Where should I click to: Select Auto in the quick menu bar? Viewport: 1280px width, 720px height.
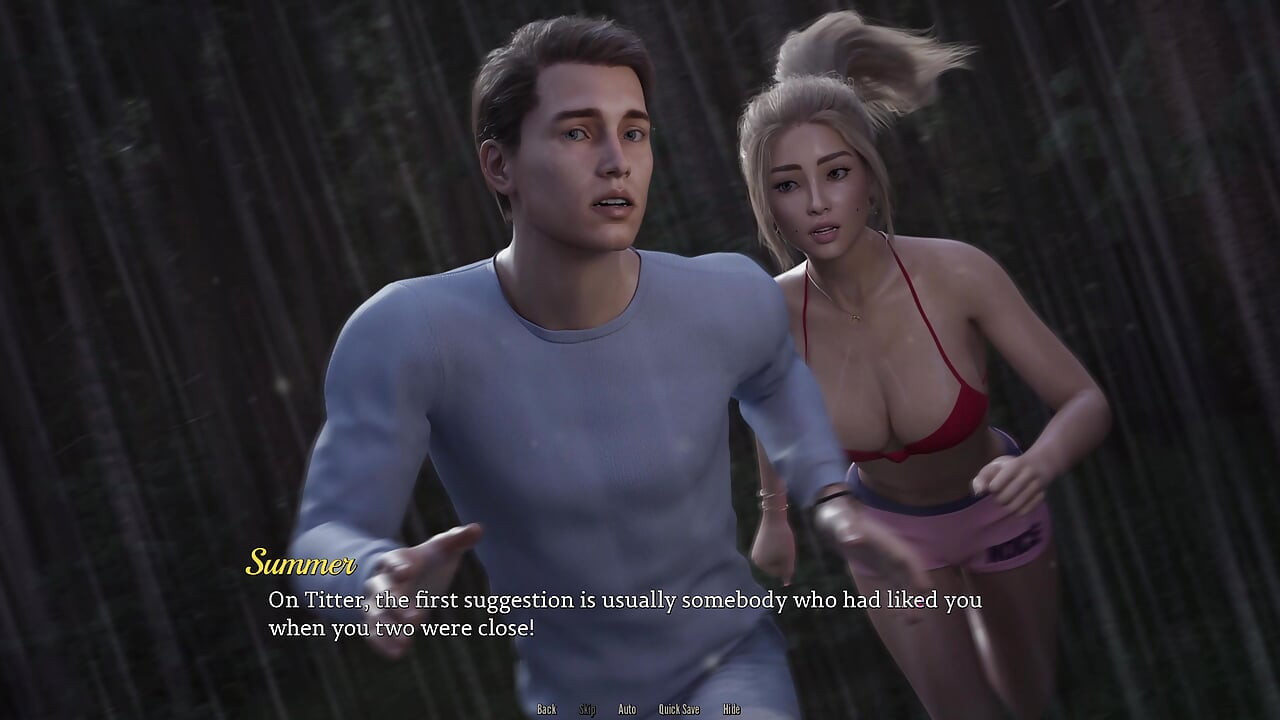(627, 708)
